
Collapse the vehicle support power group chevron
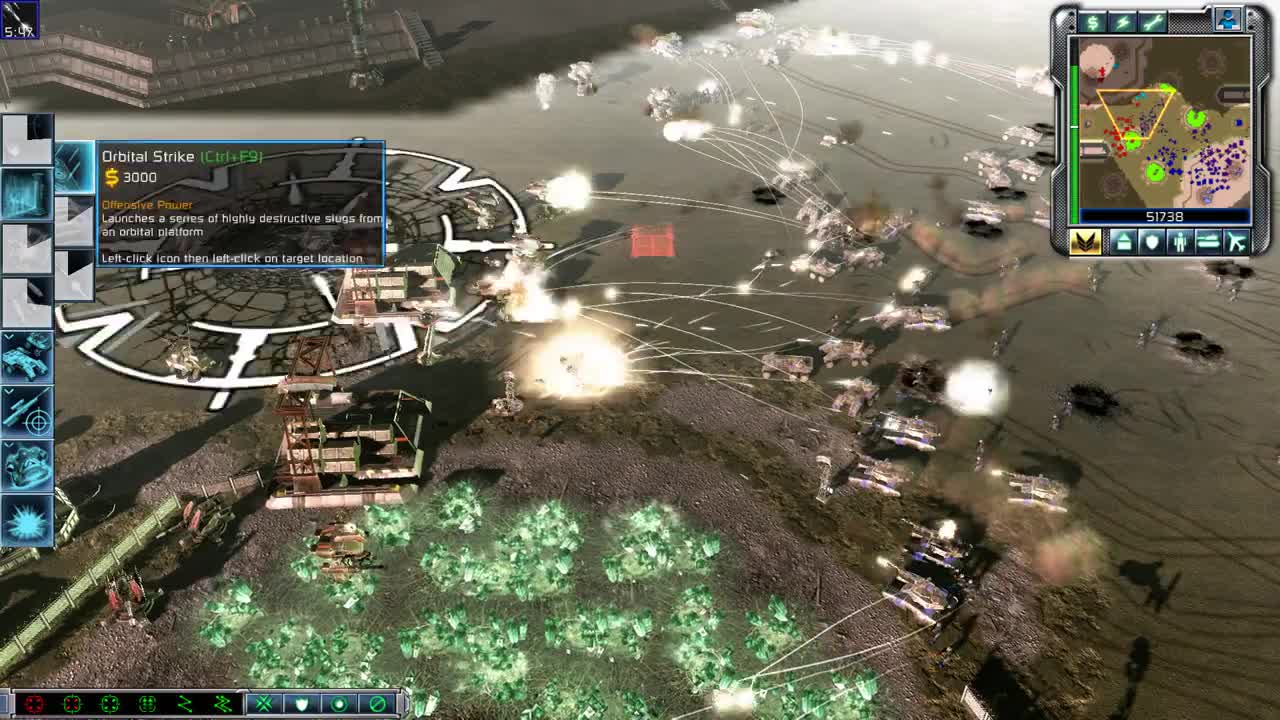(9, 336)
